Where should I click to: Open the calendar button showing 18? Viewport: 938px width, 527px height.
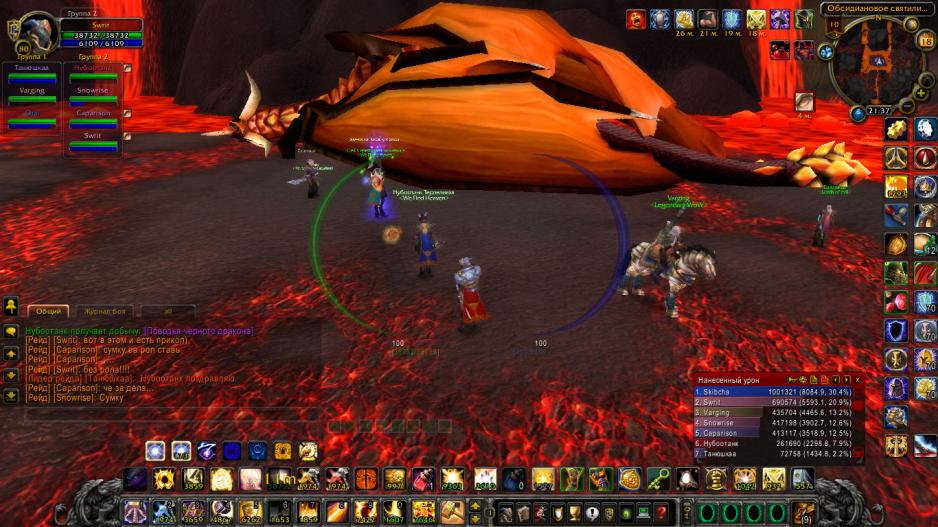coord(925,41)
